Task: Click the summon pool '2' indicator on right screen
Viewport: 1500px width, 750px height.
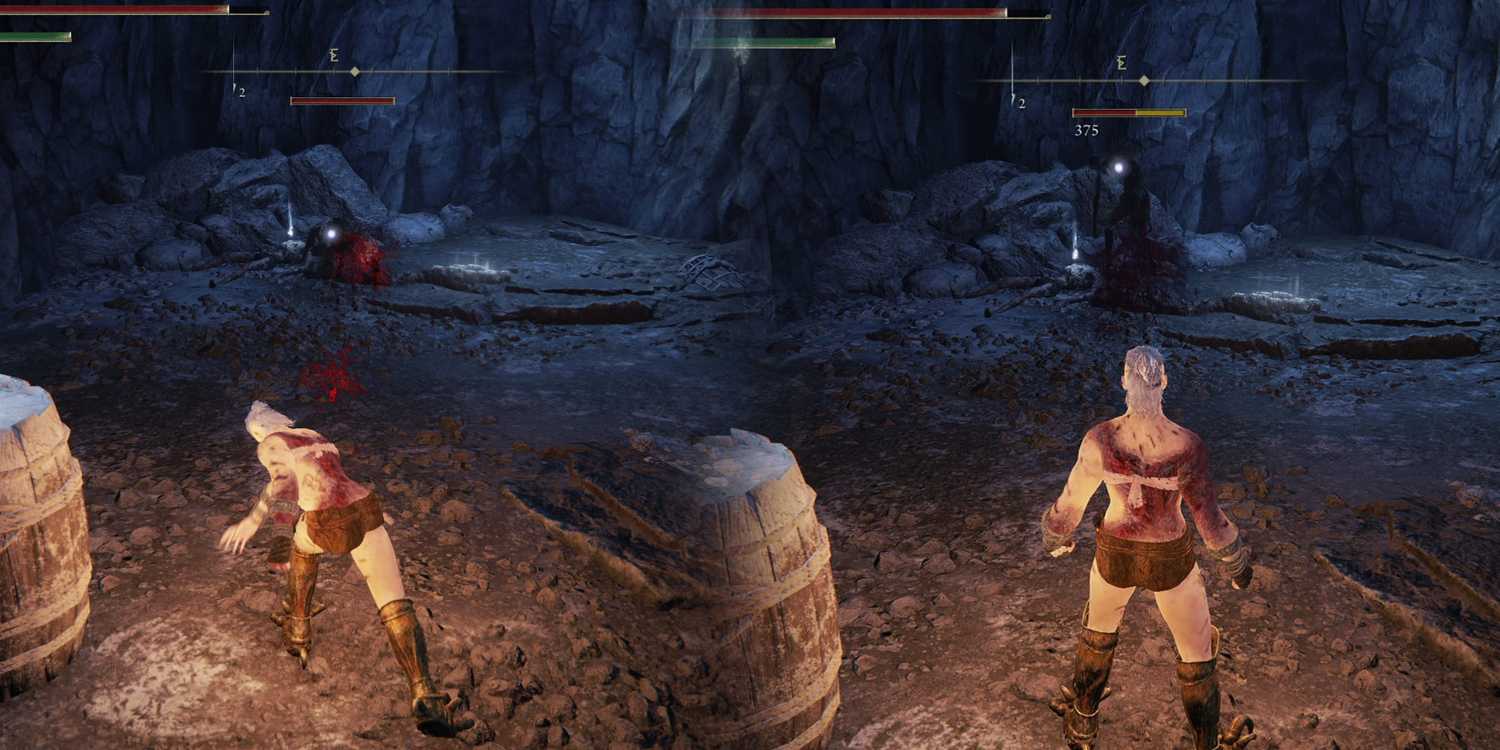Action: pos(1019,100)
